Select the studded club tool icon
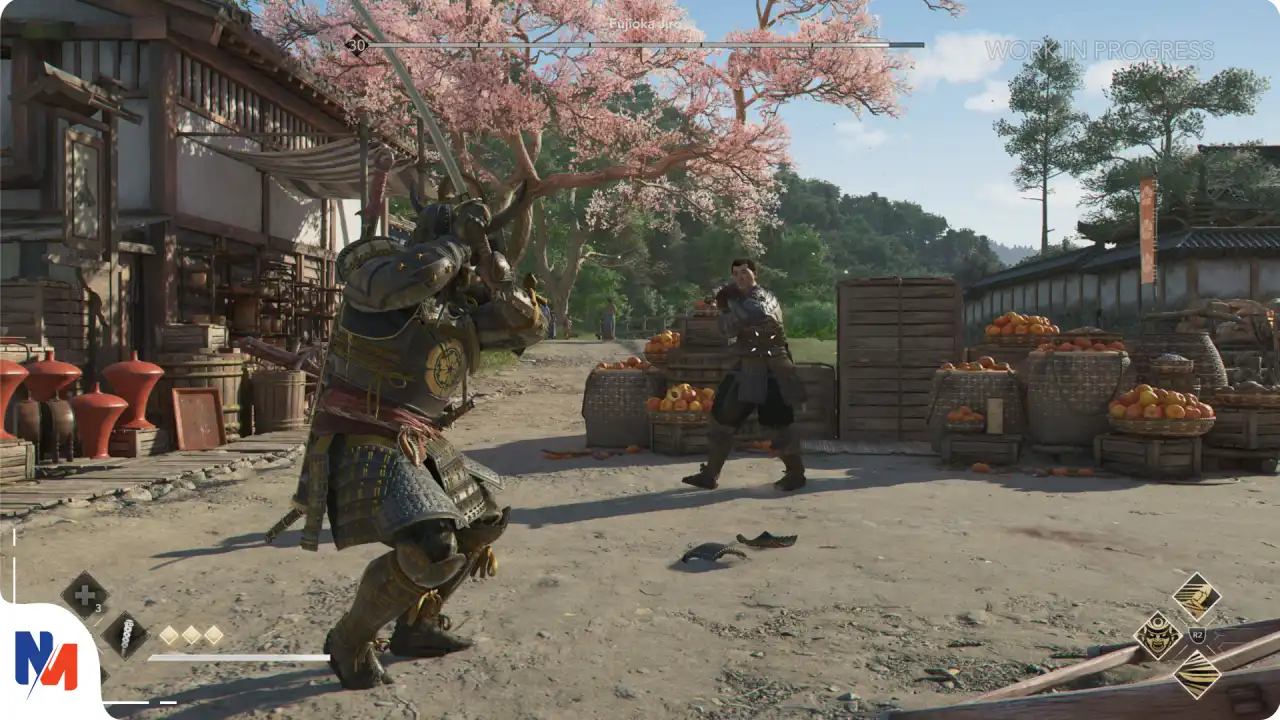Image resolution: width=1280 pixels, height=720 pixels. (x=126, y=635)
